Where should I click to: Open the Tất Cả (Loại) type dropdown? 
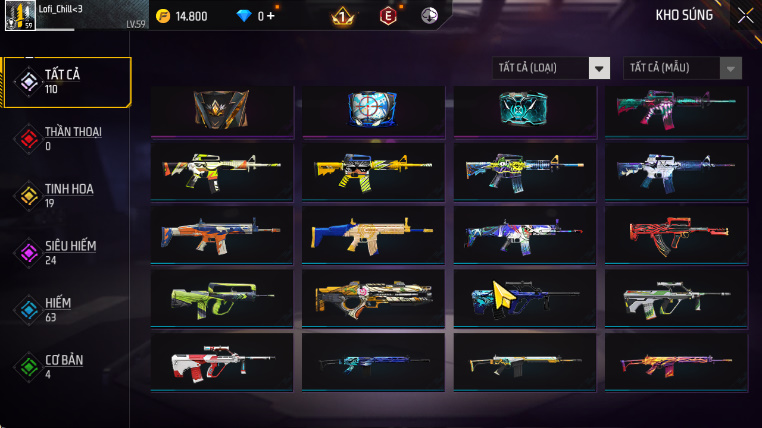point(552,68)
